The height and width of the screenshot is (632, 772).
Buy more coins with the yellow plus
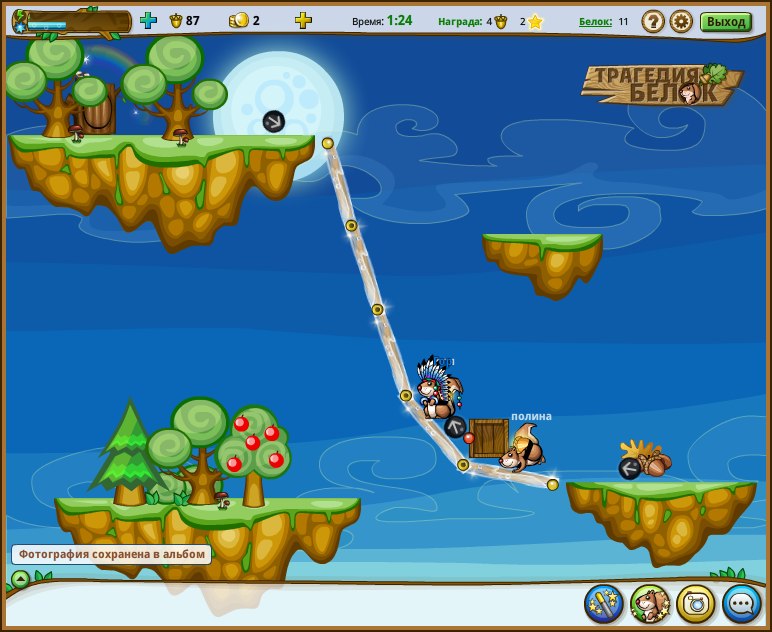[303, 20]
